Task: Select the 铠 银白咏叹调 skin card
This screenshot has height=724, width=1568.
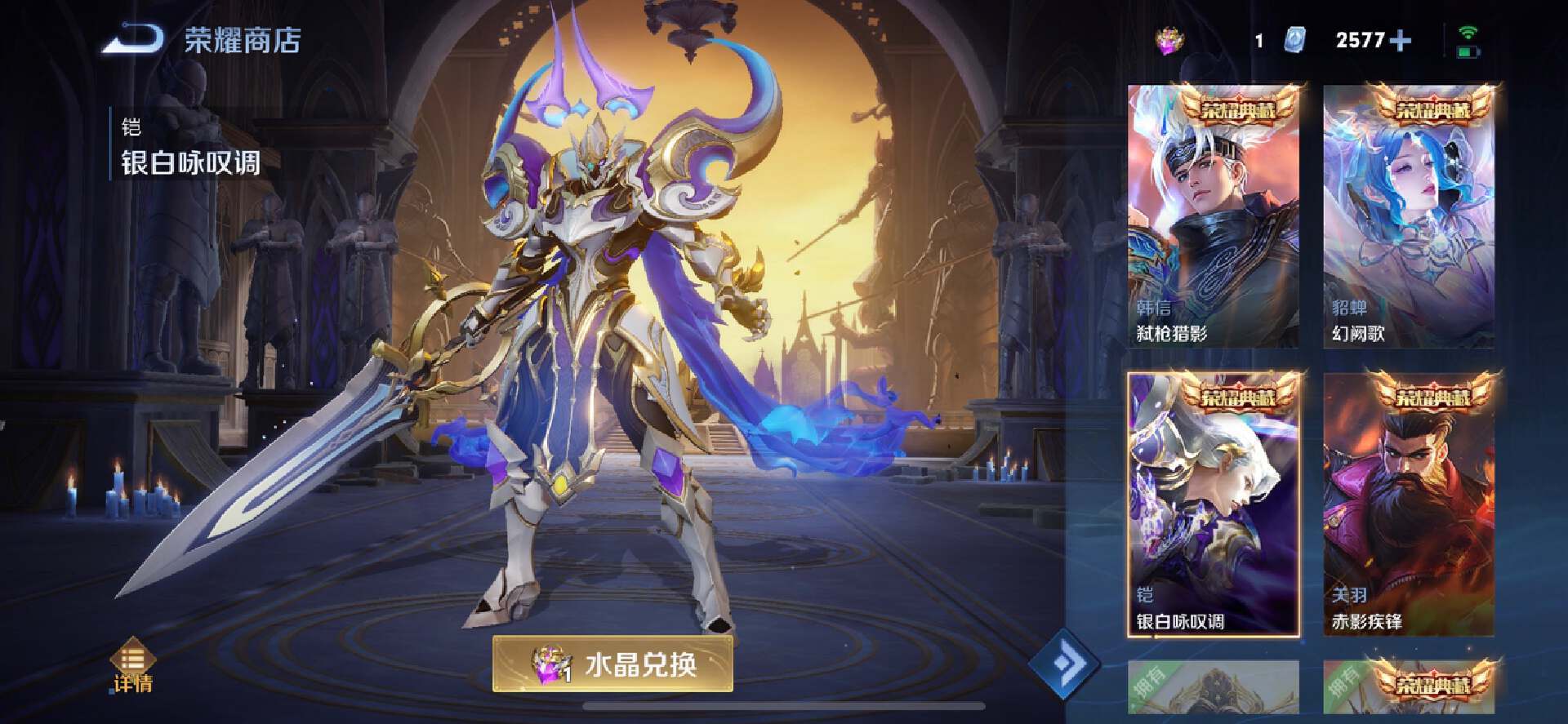Action: [1213, 504]
